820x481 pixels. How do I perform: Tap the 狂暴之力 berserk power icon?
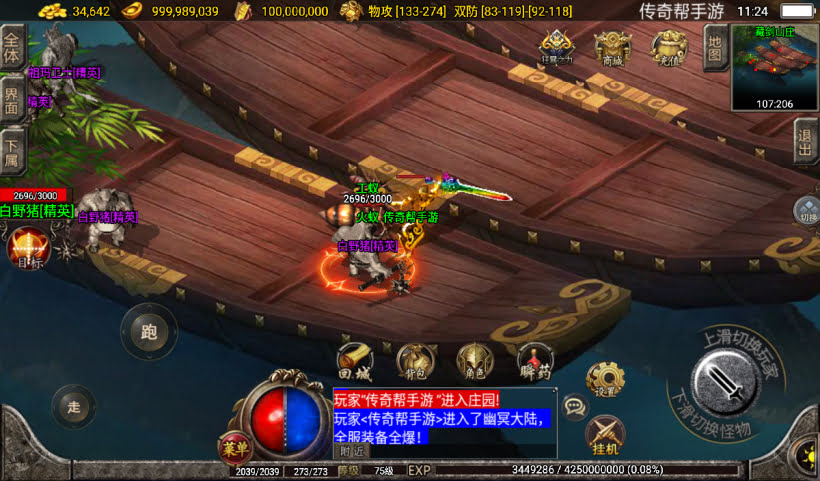click(558, 48)
